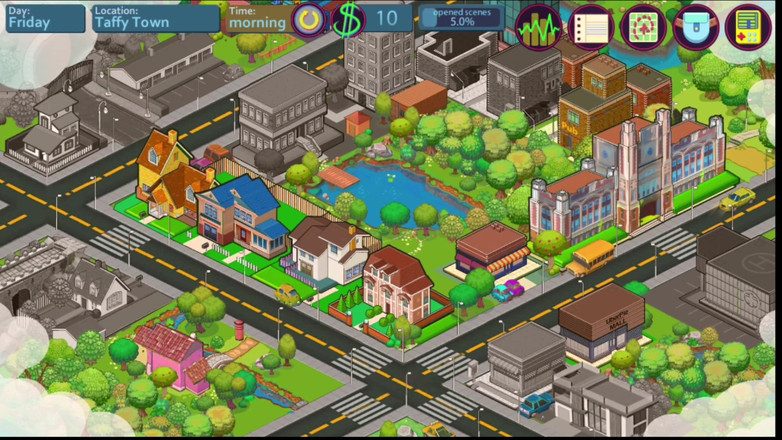Click the yellow ring time-skip icon
The height and width of the screenshot is (440, 782).
(x=309, y=19)
